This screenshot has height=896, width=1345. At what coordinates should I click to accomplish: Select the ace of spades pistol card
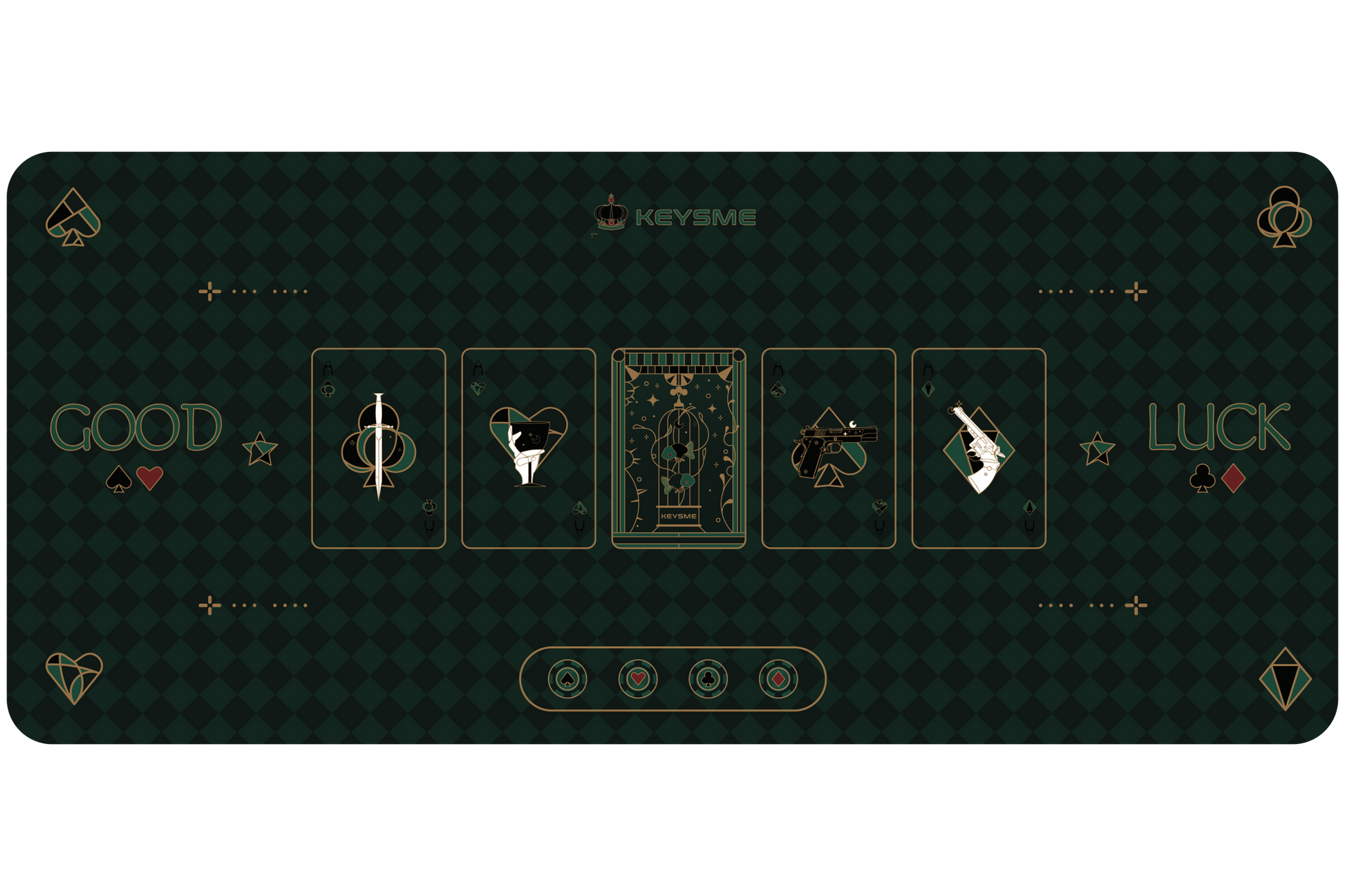tap(828, 448)
